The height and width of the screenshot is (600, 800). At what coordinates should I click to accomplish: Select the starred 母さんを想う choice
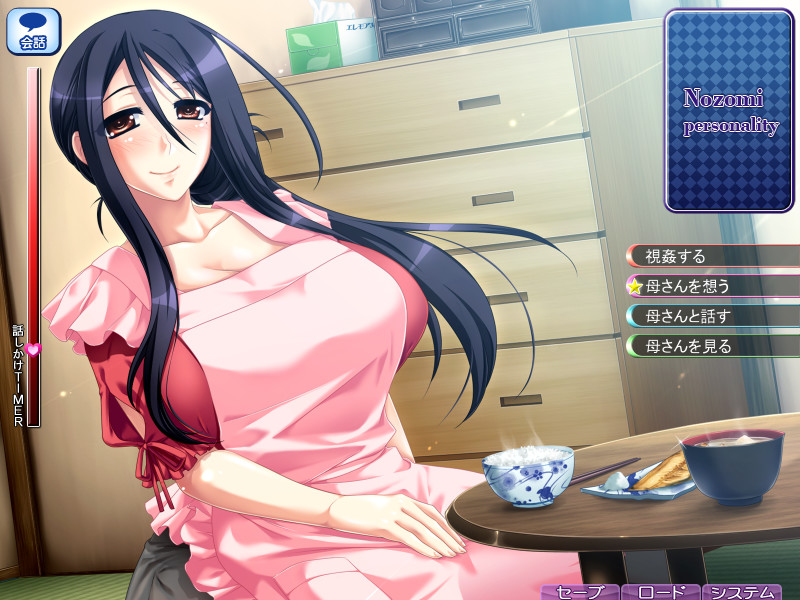[712, 286]
